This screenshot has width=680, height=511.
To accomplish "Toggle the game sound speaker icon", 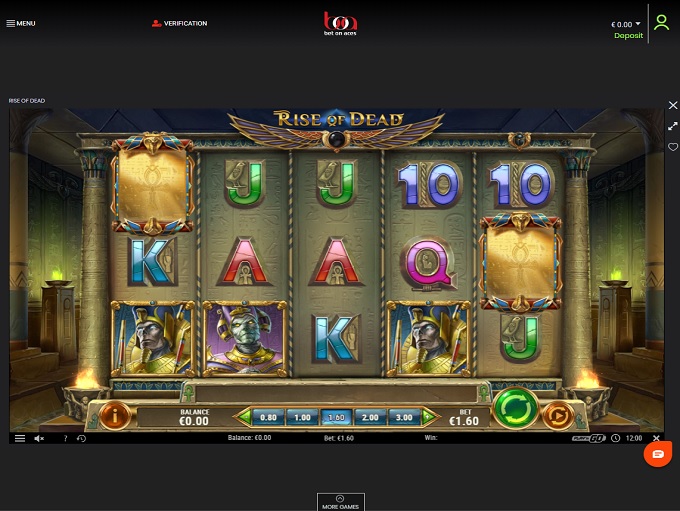I will (x=40, y=438).
